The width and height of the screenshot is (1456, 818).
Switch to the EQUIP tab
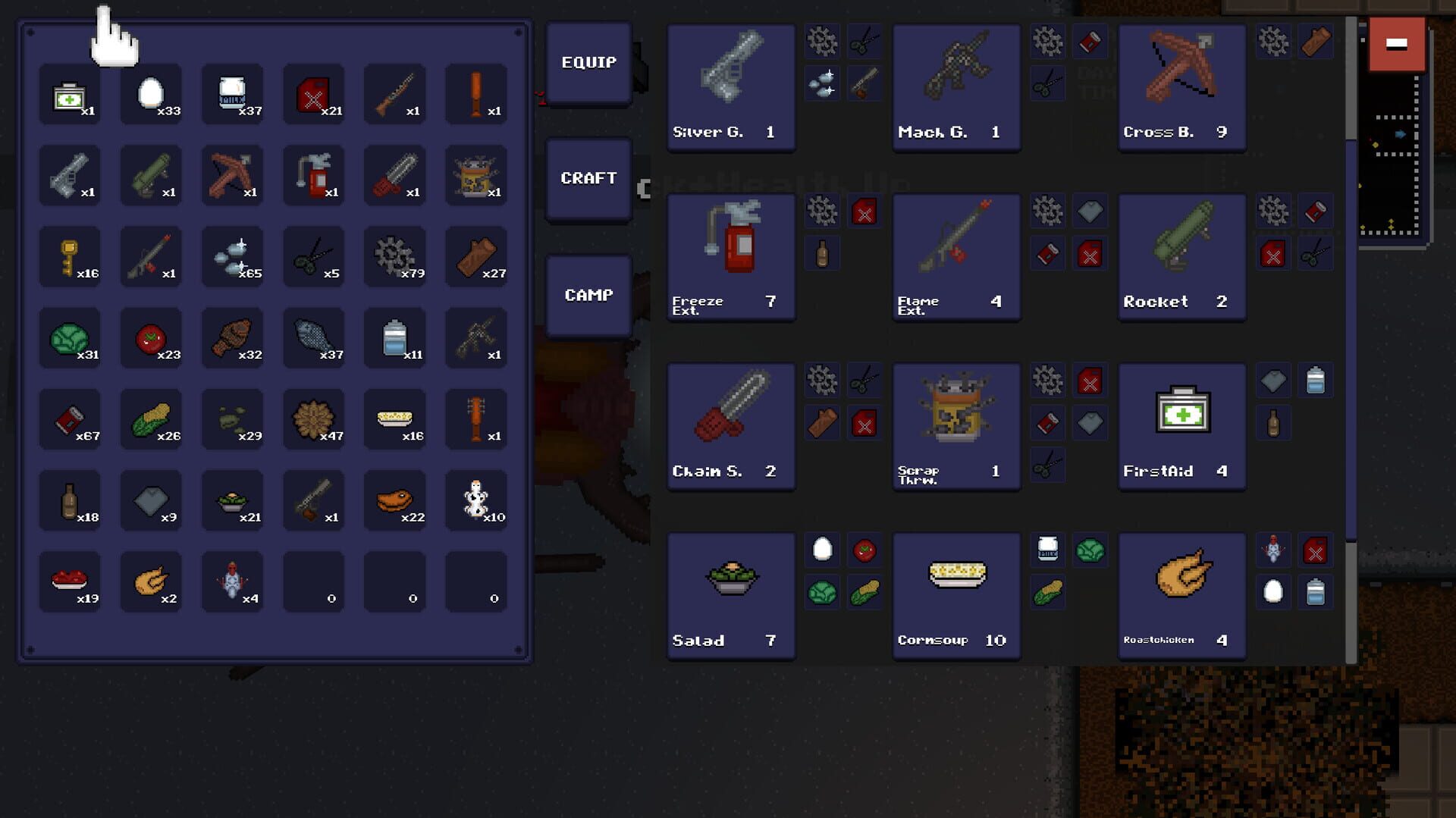(588, 62)
